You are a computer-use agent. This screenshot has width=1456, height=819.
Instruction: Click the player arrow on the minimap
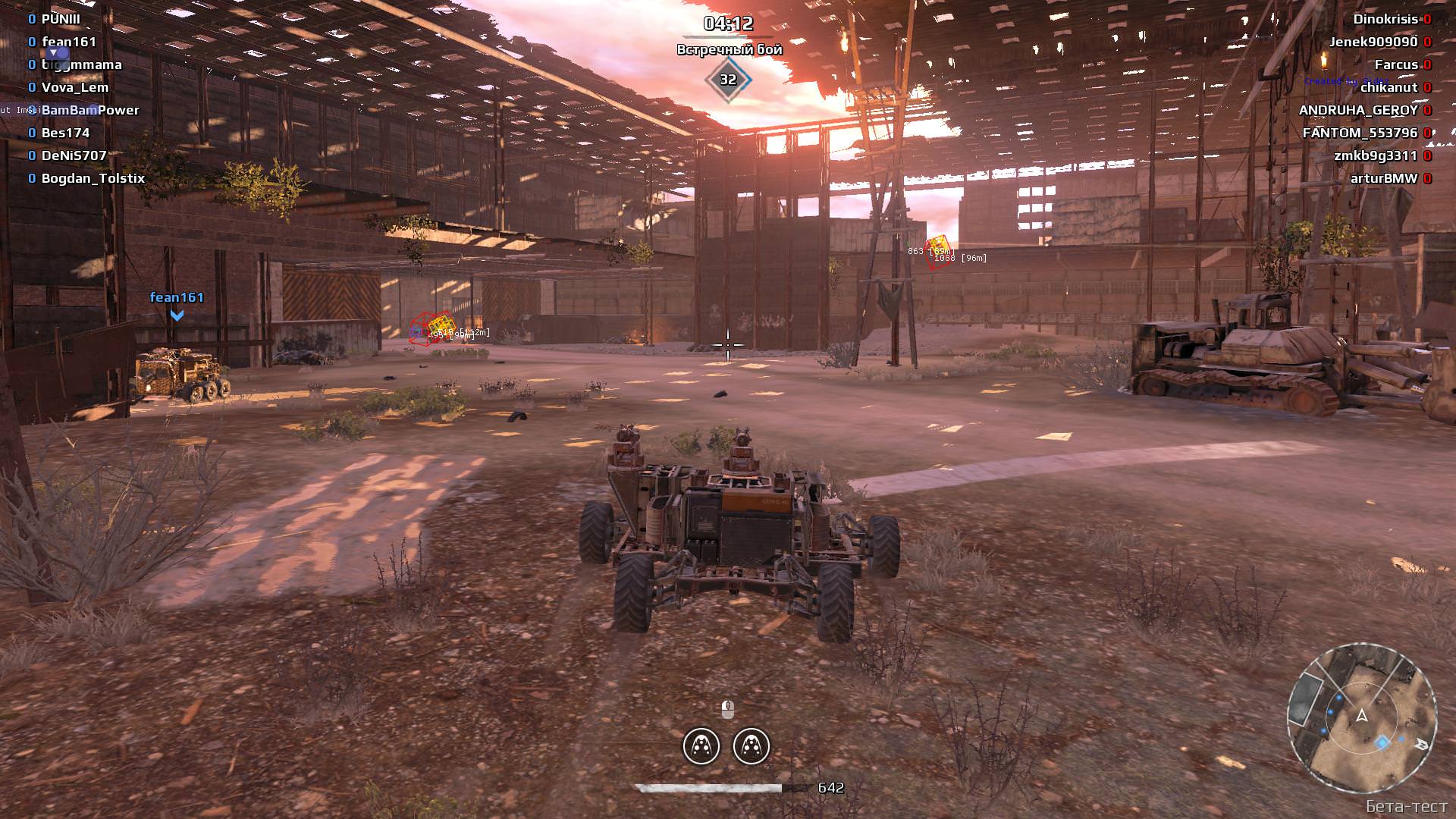pyautogui.click(x=1360, y=716)
